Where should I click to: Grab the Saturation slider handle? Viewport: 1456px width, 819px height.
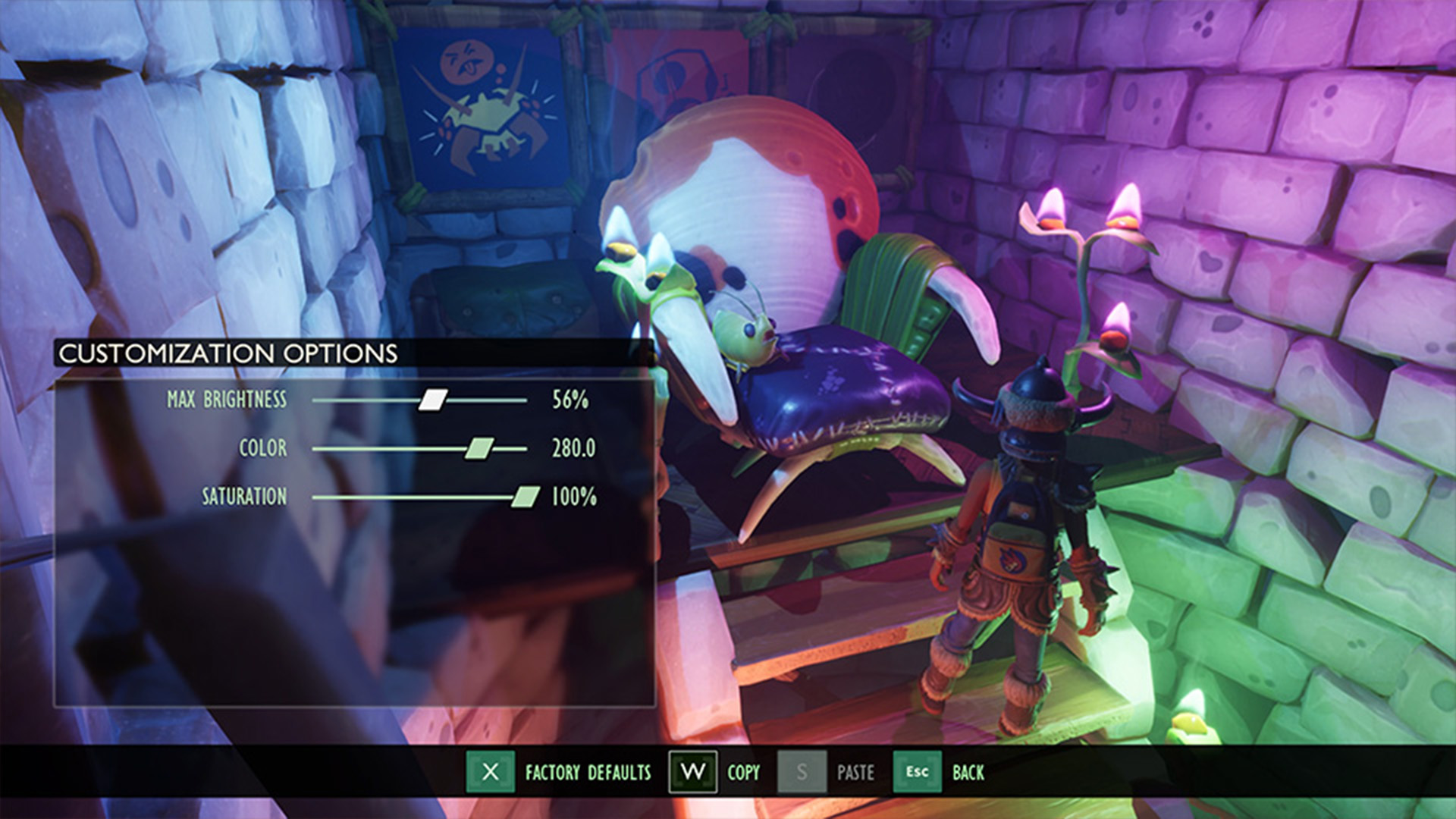(525, 497)
